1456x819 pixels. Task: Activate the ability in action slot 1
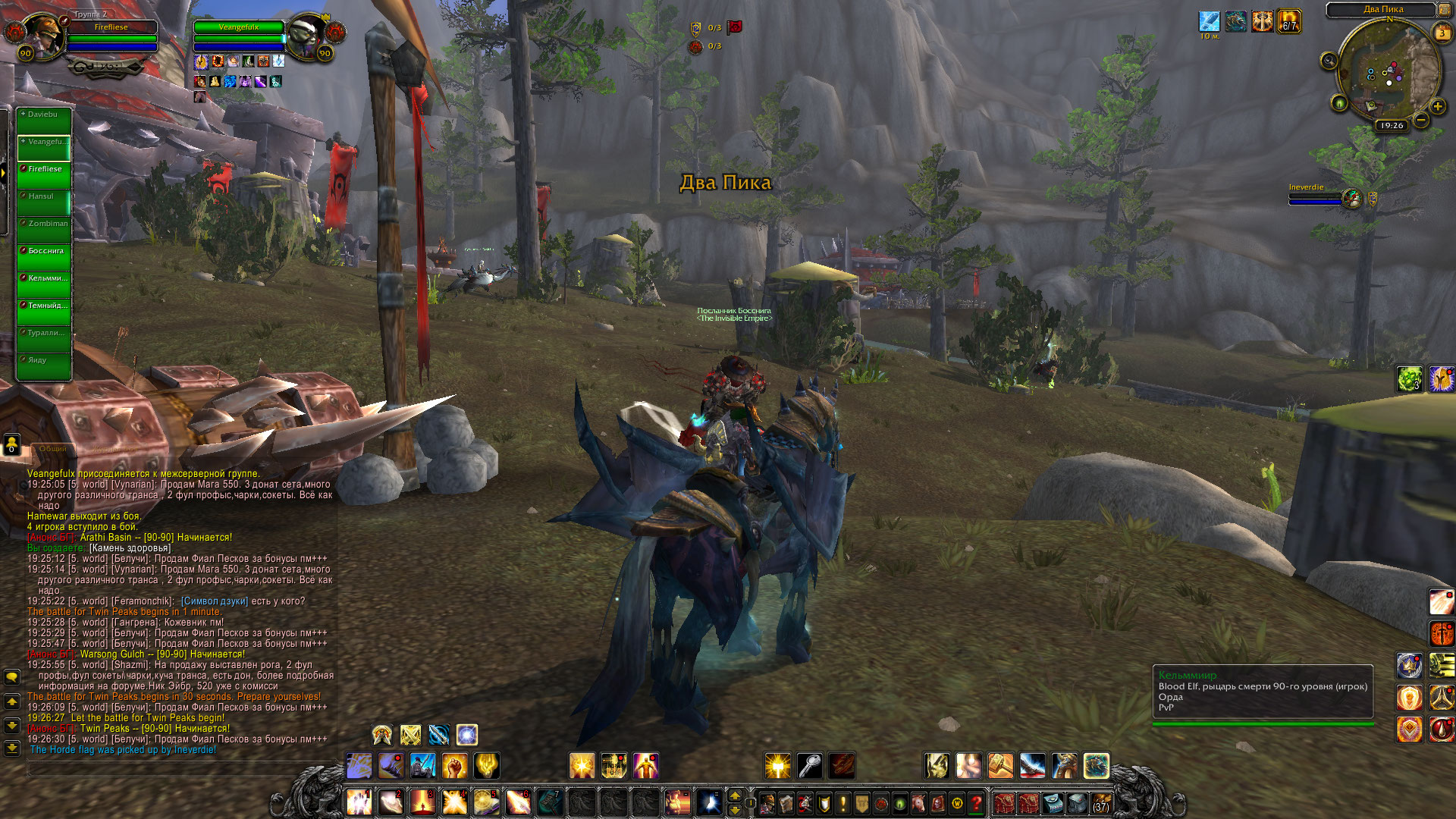tap(359, 802)
